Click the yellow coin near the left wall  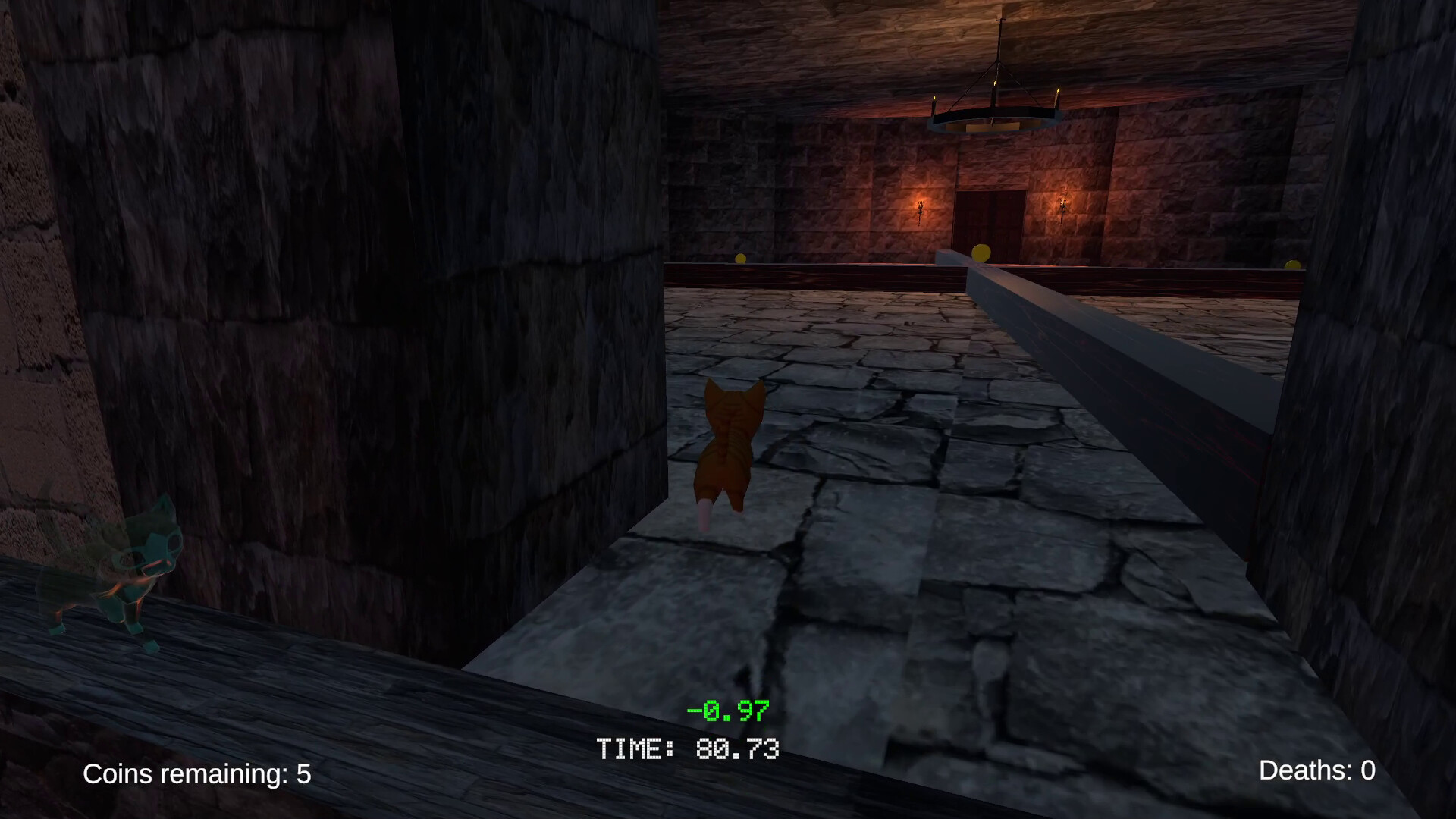[x=739, y=258]
